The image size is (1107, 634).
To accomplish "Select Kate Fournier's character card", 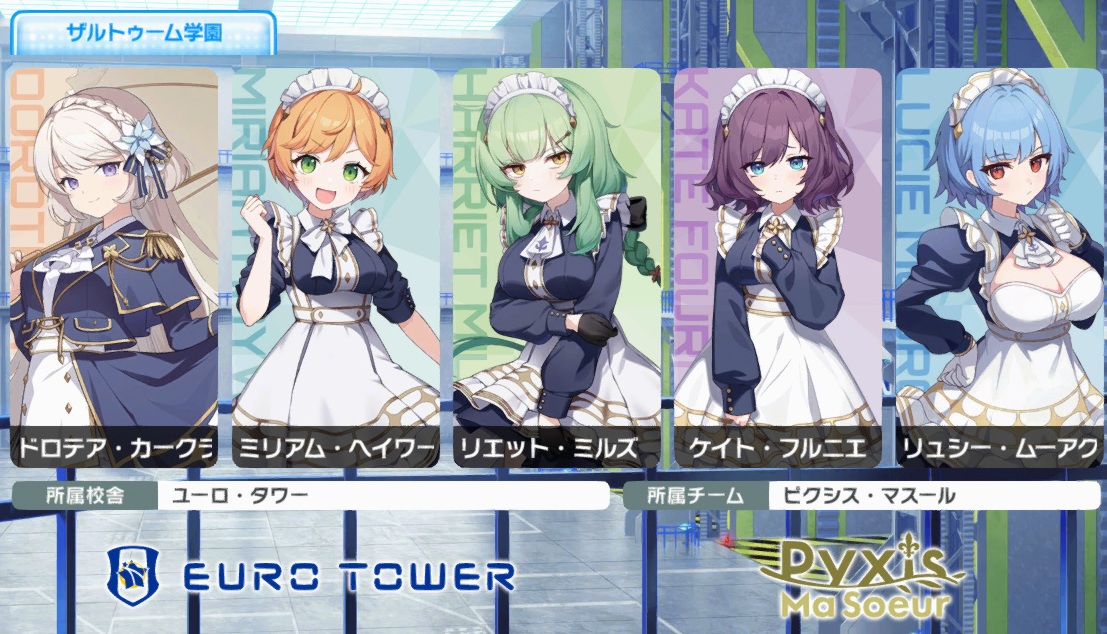I will [778, 265].
